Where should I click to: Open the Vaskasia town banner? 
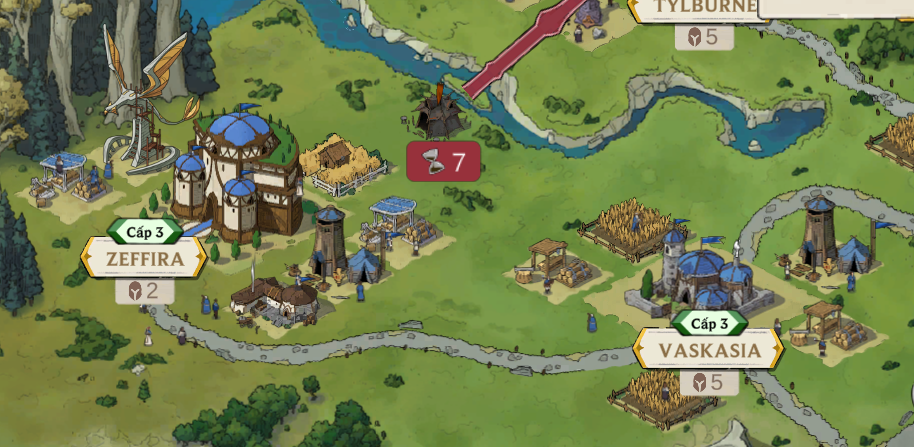[709, 351]
